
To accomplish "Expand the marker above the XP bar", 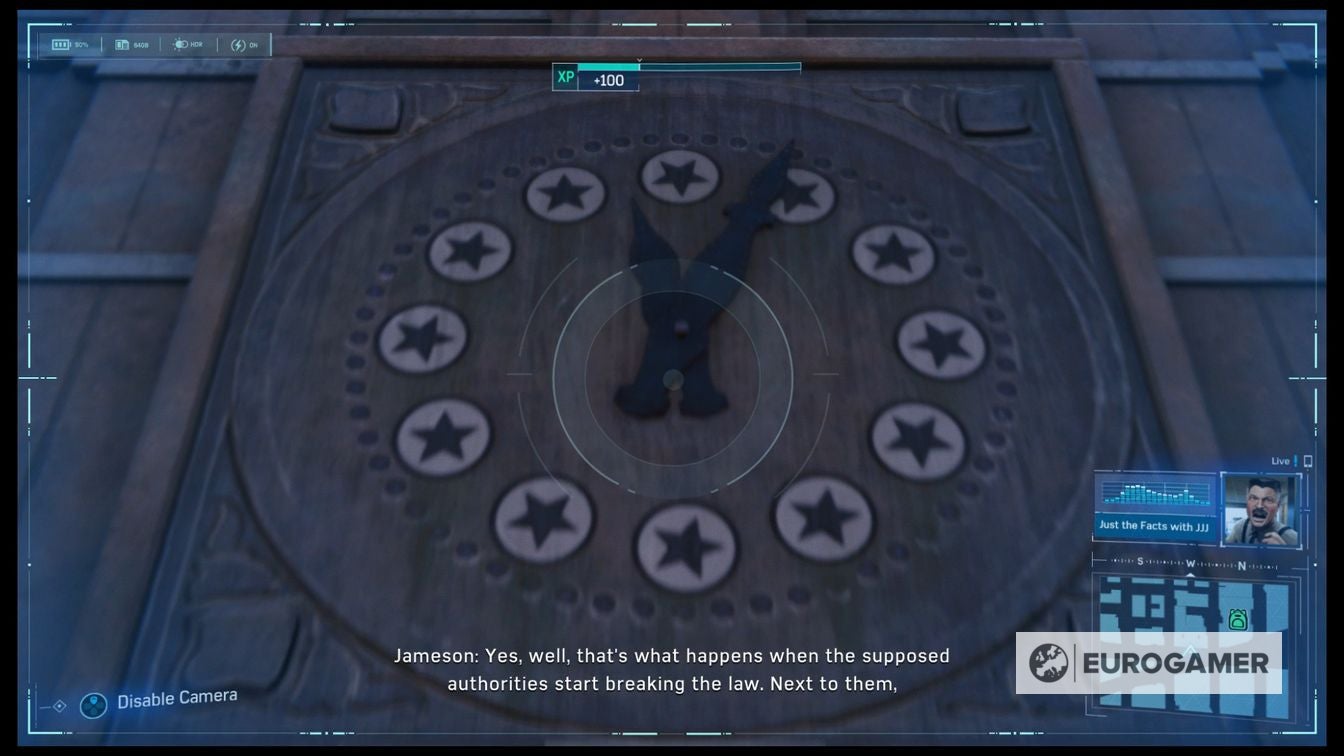I will 637,58.
